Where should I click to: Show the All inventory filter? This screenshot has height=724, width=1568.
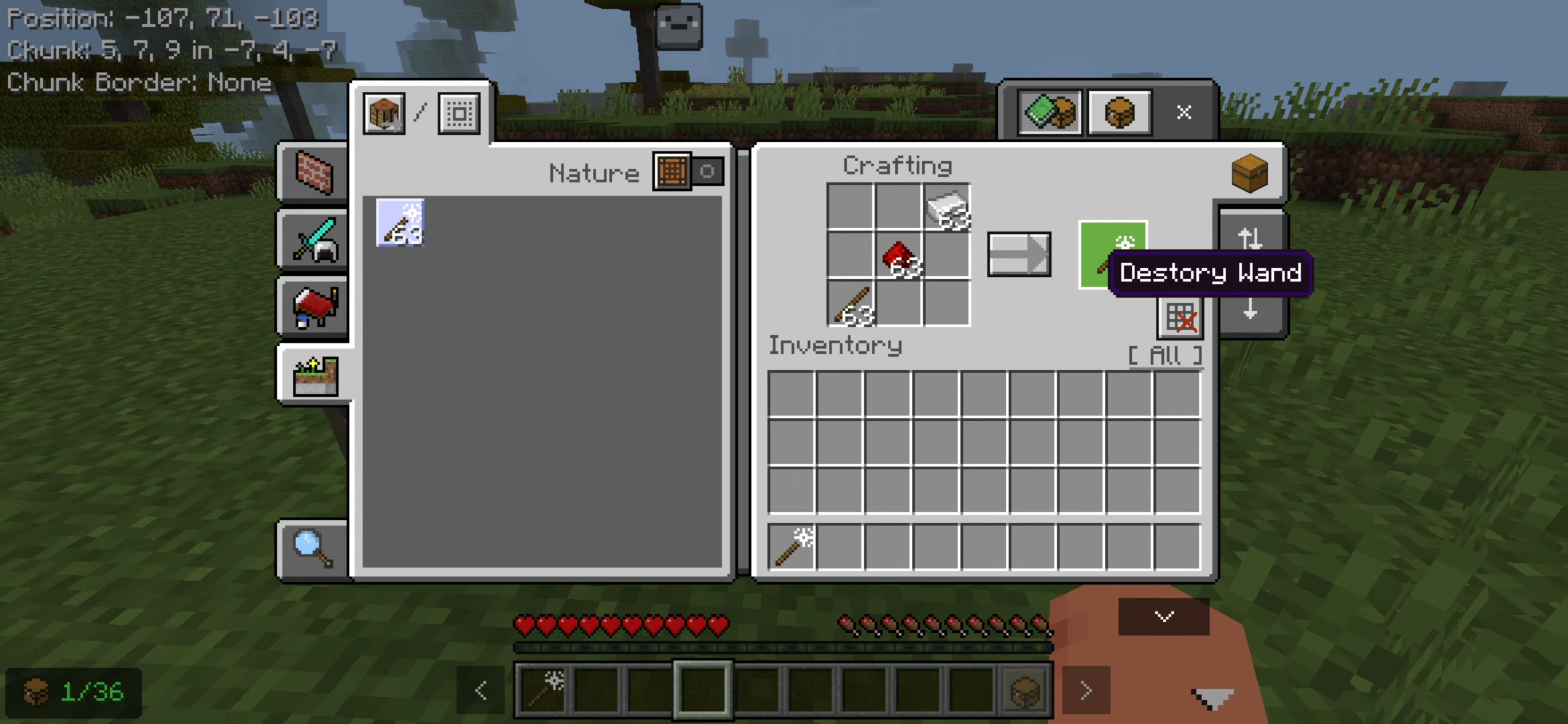point(1165,355)
